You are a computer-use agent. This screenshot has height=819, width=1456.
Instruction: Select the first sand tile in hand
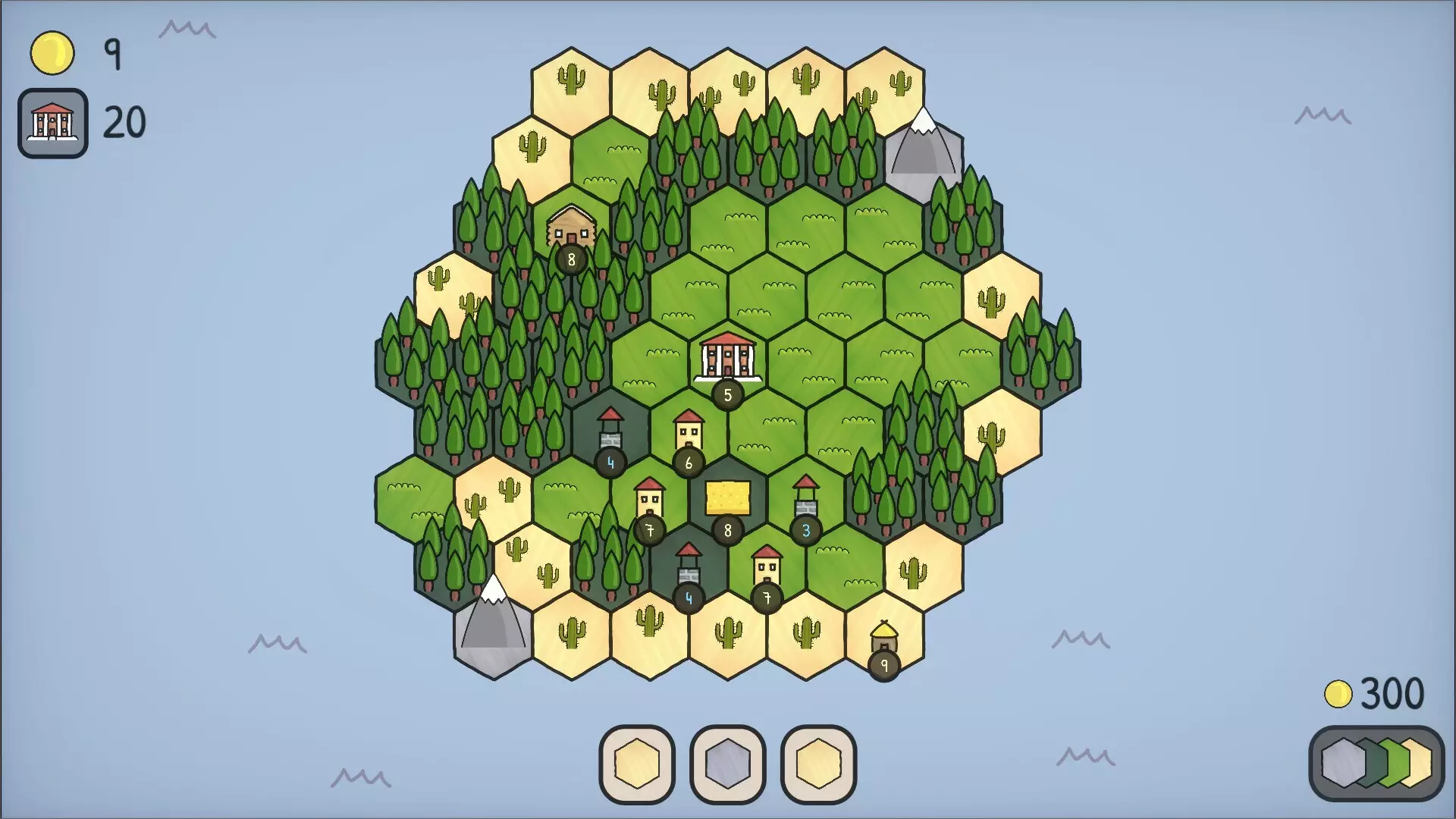coord(637,766)
